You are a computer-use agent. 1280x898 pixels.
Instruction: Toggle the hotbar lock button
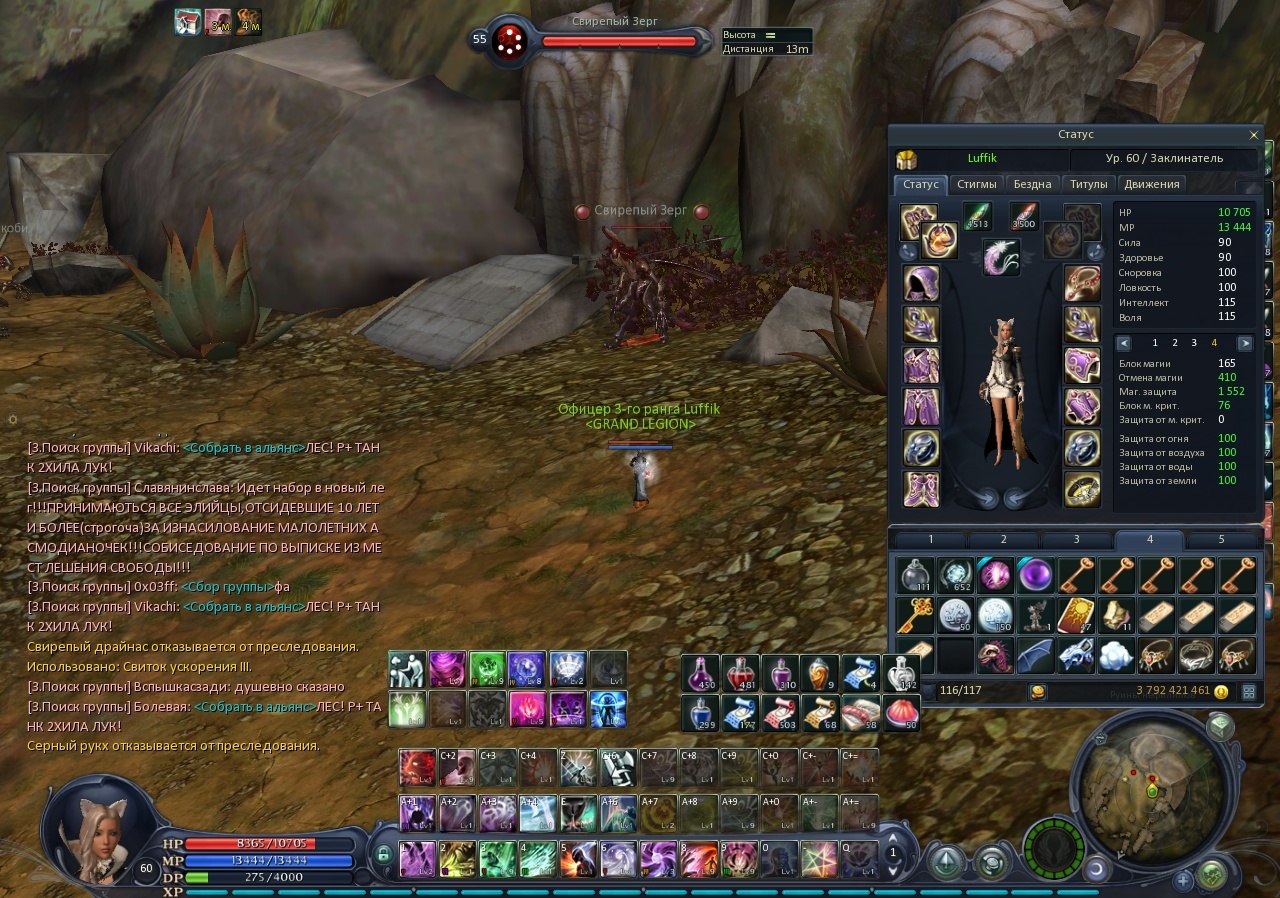point(382,855)
